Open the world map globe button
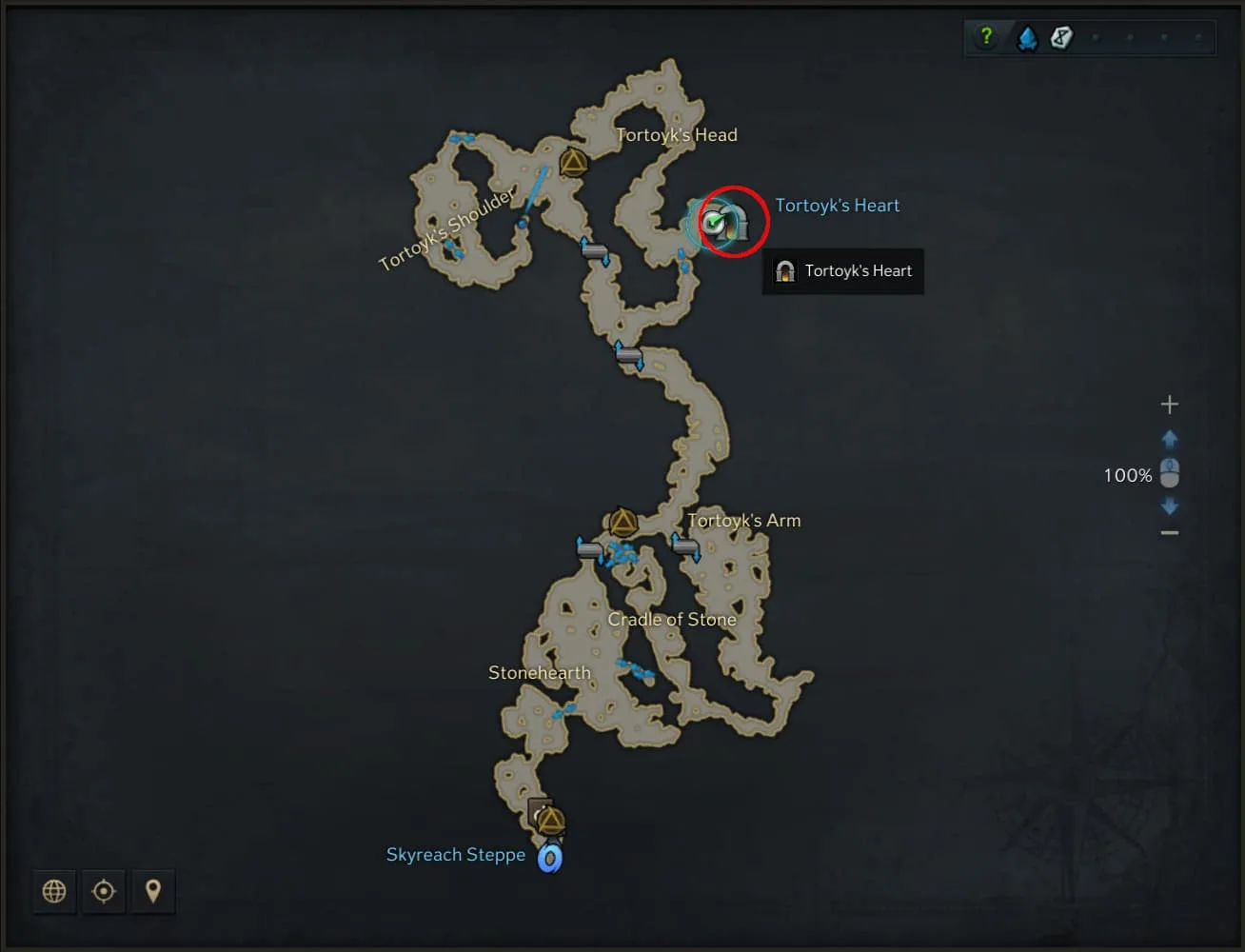Screen dimensions: 1245x952 click(54, 891)
